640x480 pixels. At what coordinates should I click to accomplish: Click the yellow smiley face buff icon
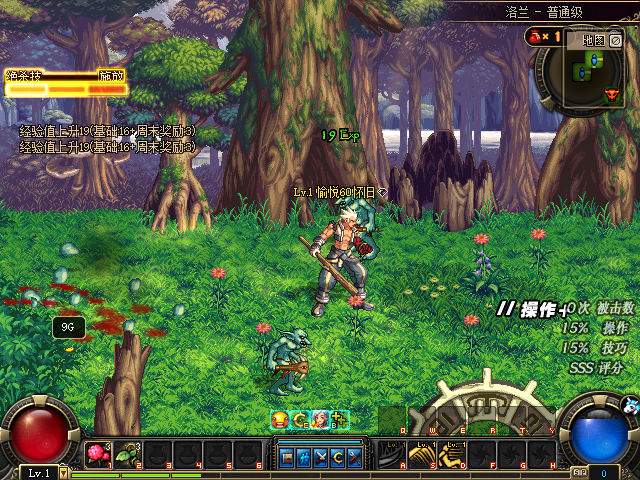pyautogui.click(x=281, y=420)
